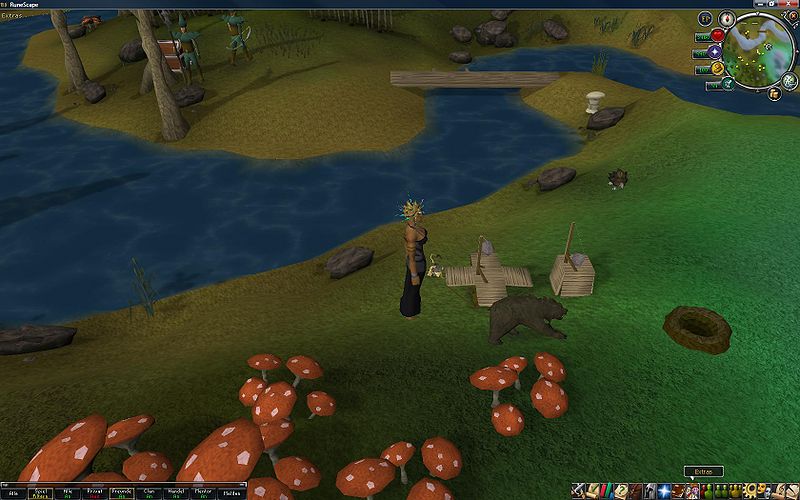Viewport: 800px width, 500px height.
Task: Minimize the RuneScape window
Action: tap(760, 4)
